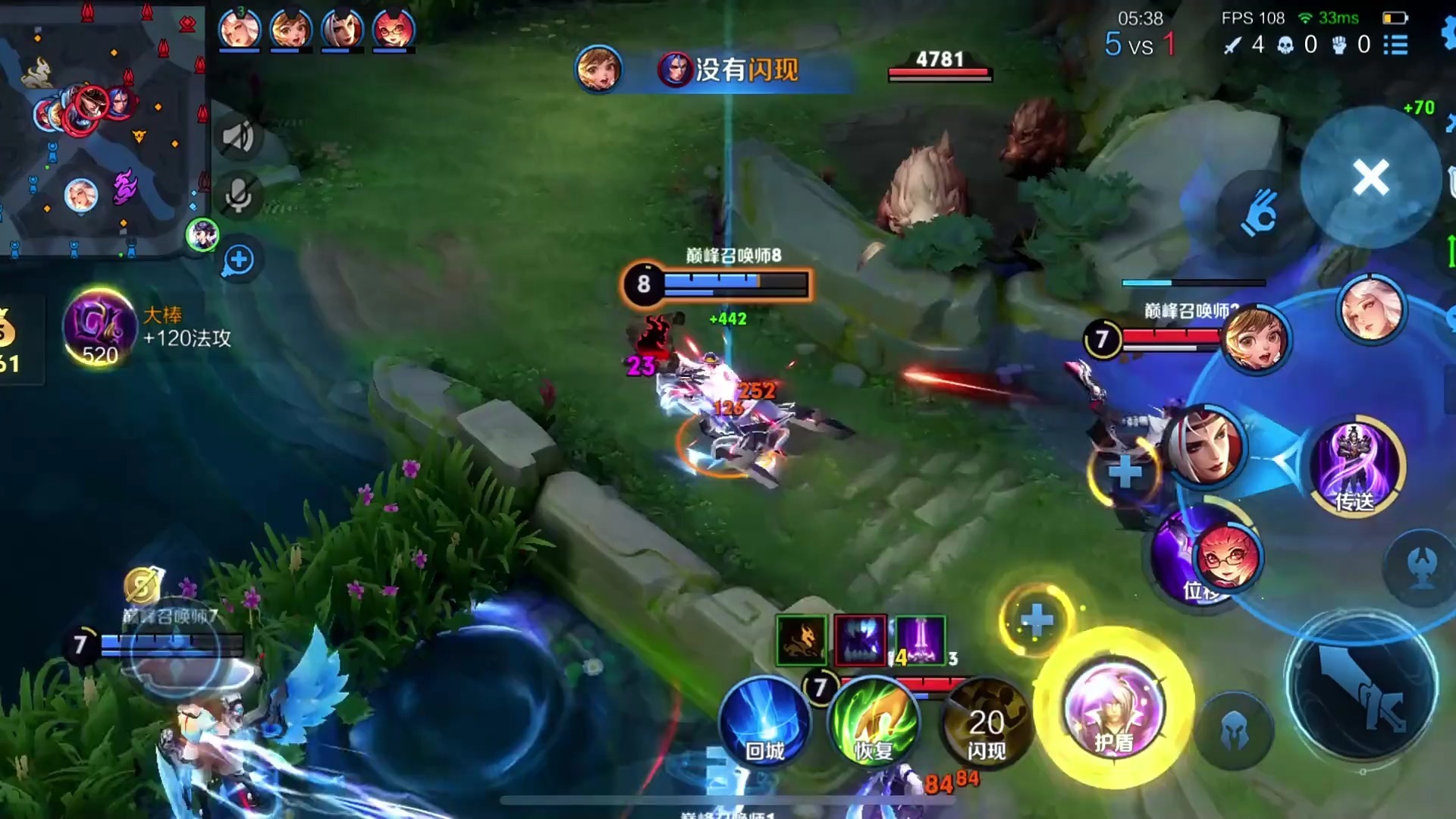
Task: Upgrade the 护盾 skill with plus
Action: [x=1036, y=620]
